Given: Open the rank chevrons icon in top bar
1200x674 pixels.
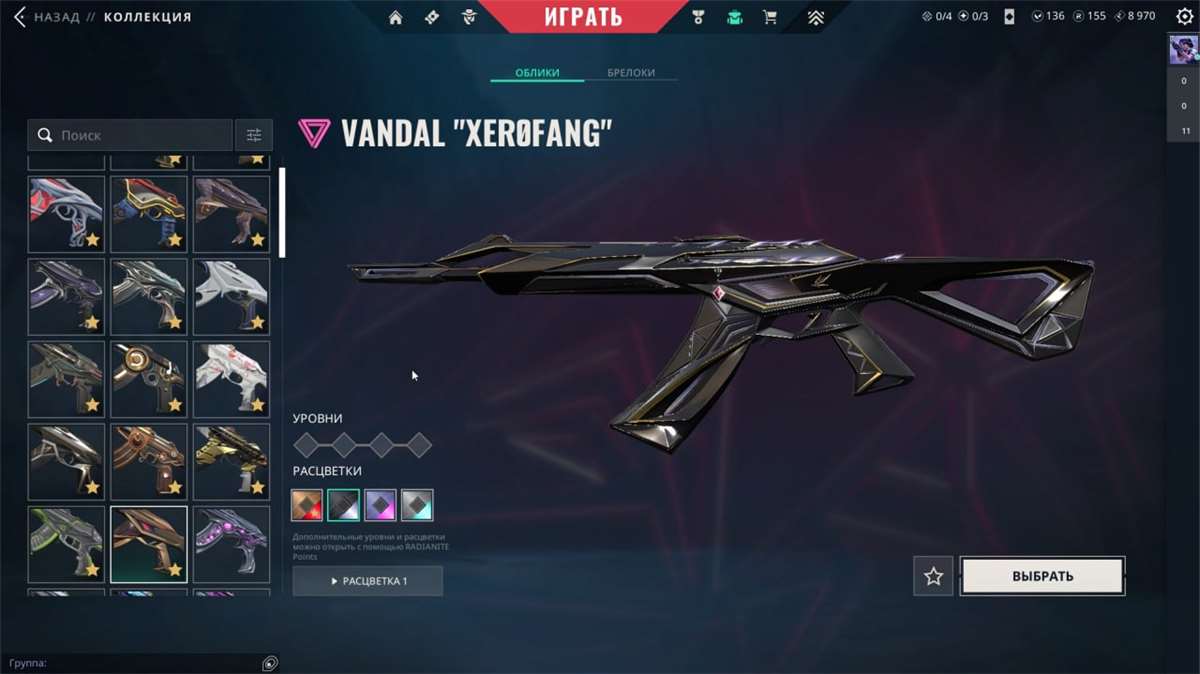Looking at the screenshot, I should pyautogui.click(x=816, y=17).
